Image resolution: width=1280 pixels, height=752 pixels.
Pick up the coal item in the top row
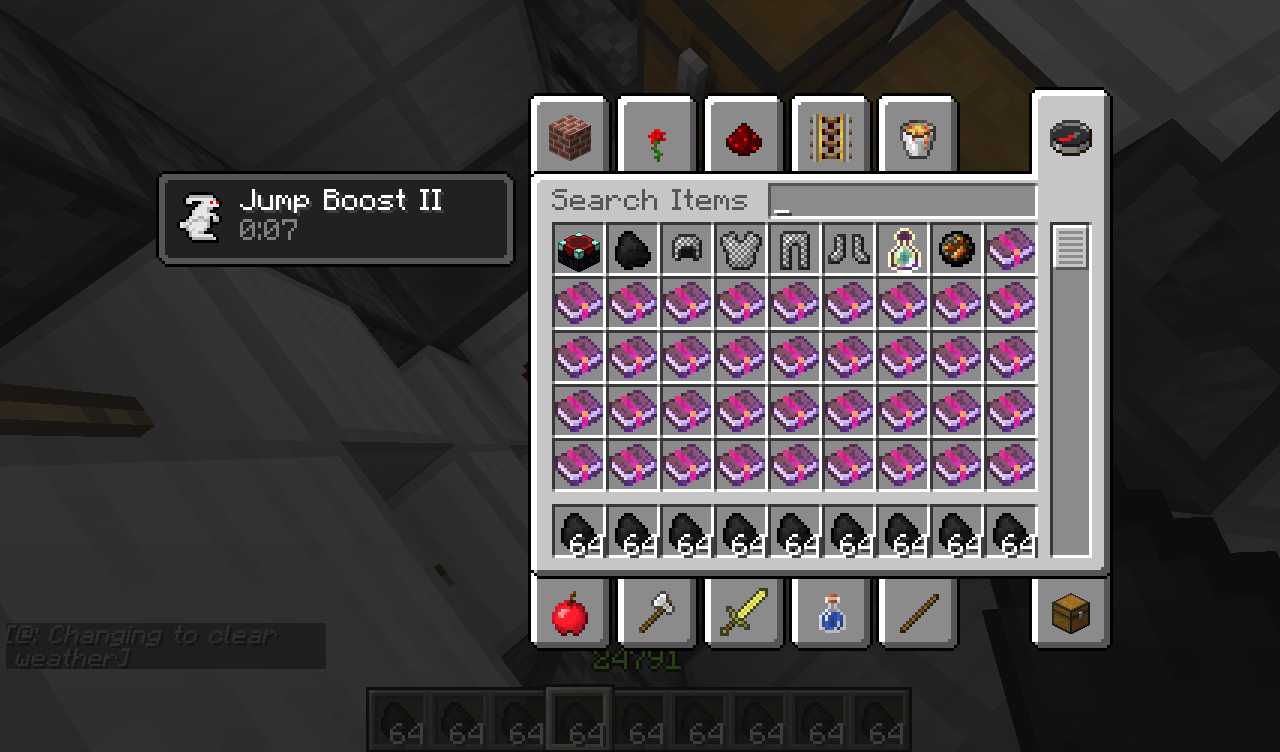tap(631, 249)
